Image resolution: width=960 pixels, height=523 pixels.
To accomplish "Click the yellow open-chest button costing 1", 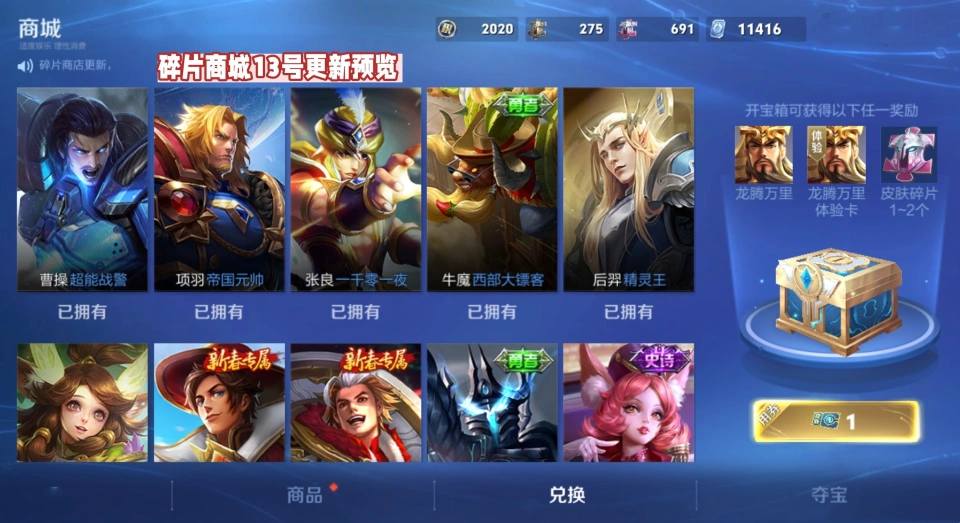I will click(x=836, y=421).
